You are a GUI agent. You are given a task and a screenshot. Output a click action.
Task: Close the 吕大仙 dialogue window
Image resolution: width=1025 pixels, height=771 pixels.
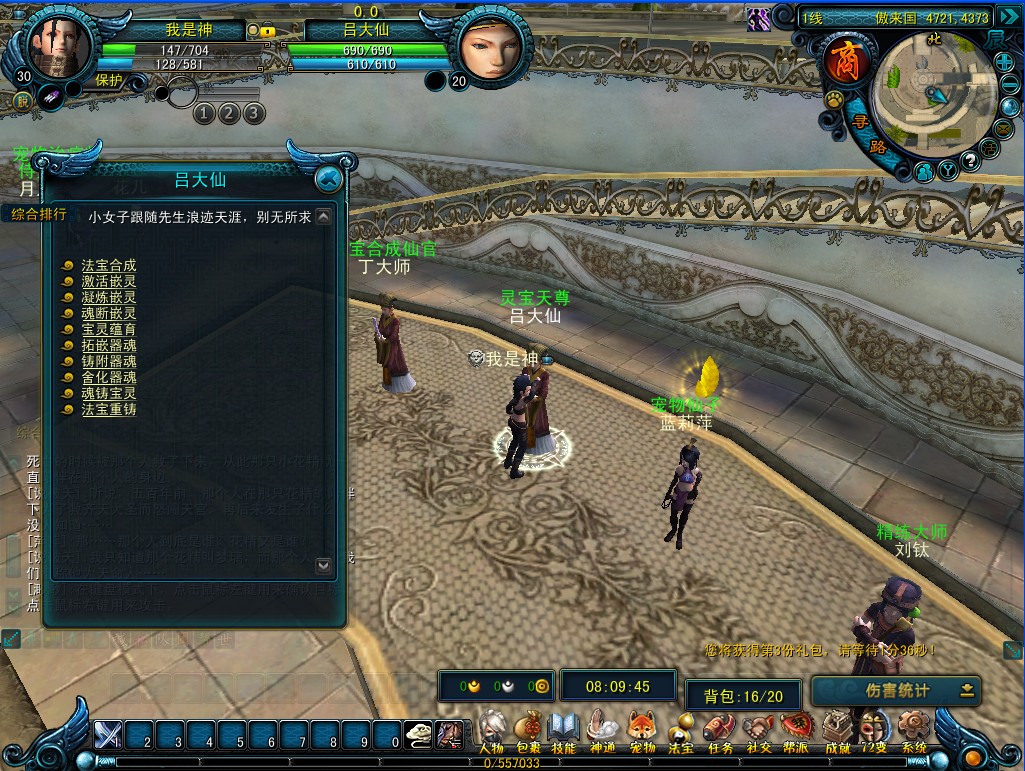click(328, 179)
